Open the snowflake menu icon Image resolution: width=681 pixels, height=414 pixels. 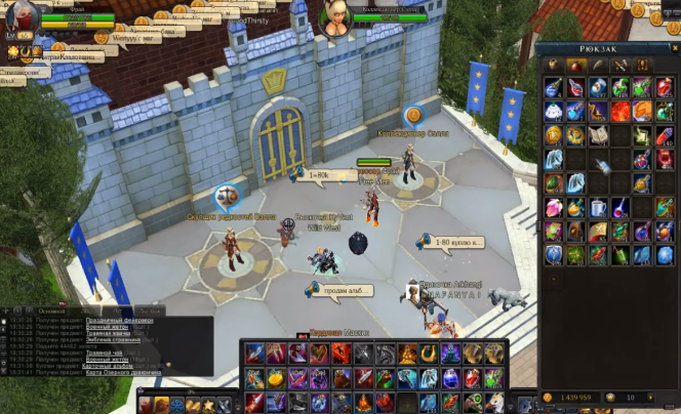(x=177, y=405)
